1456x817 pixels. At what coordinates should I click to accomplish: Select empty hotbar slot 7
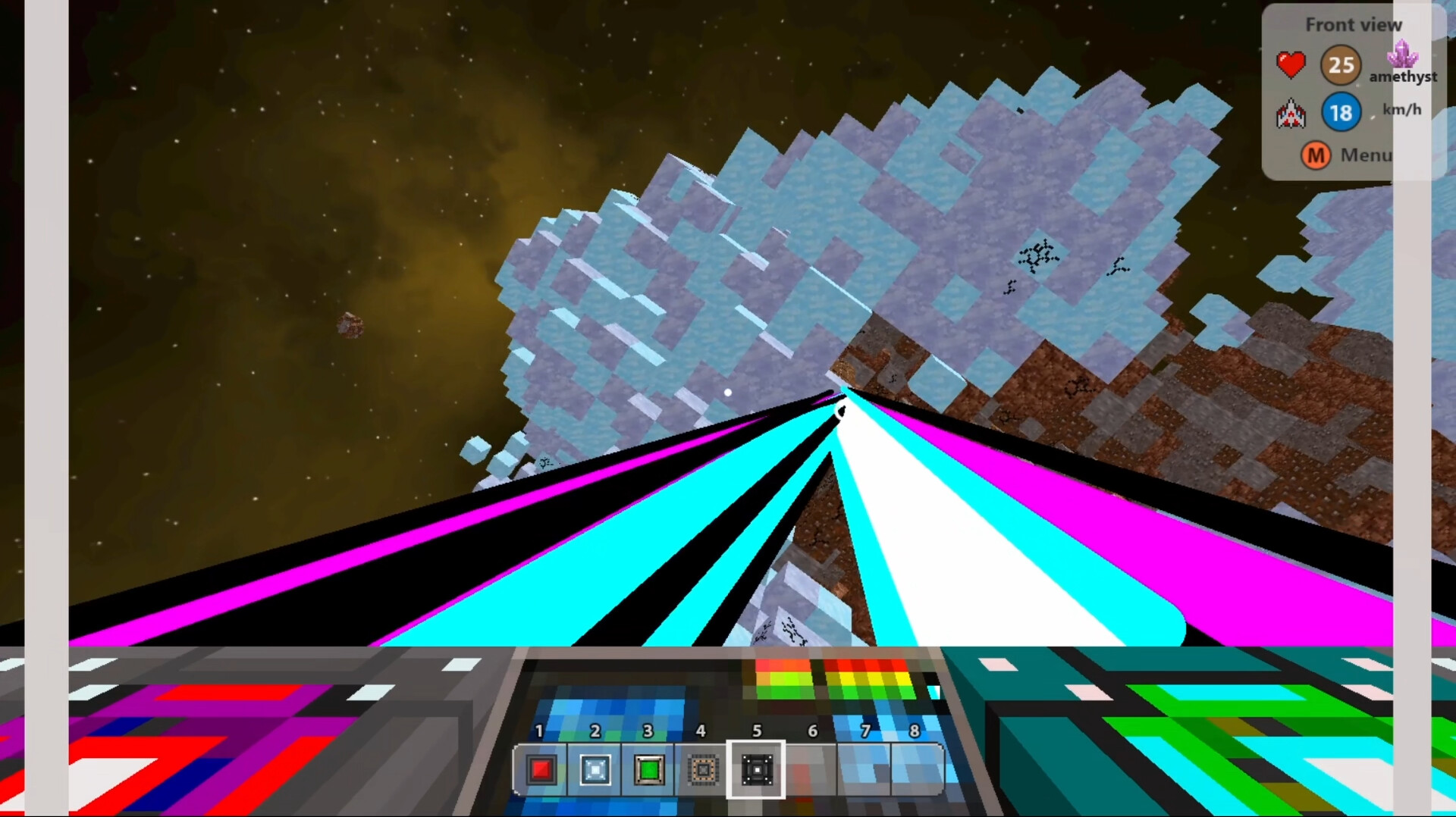864,770
